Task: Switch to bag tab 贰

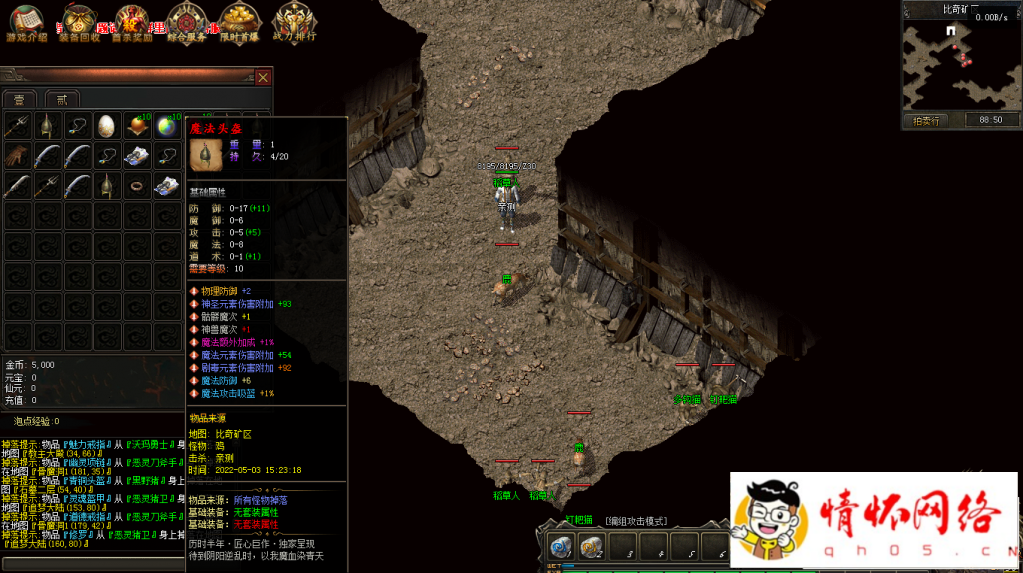Action: [x=62, y=99]
